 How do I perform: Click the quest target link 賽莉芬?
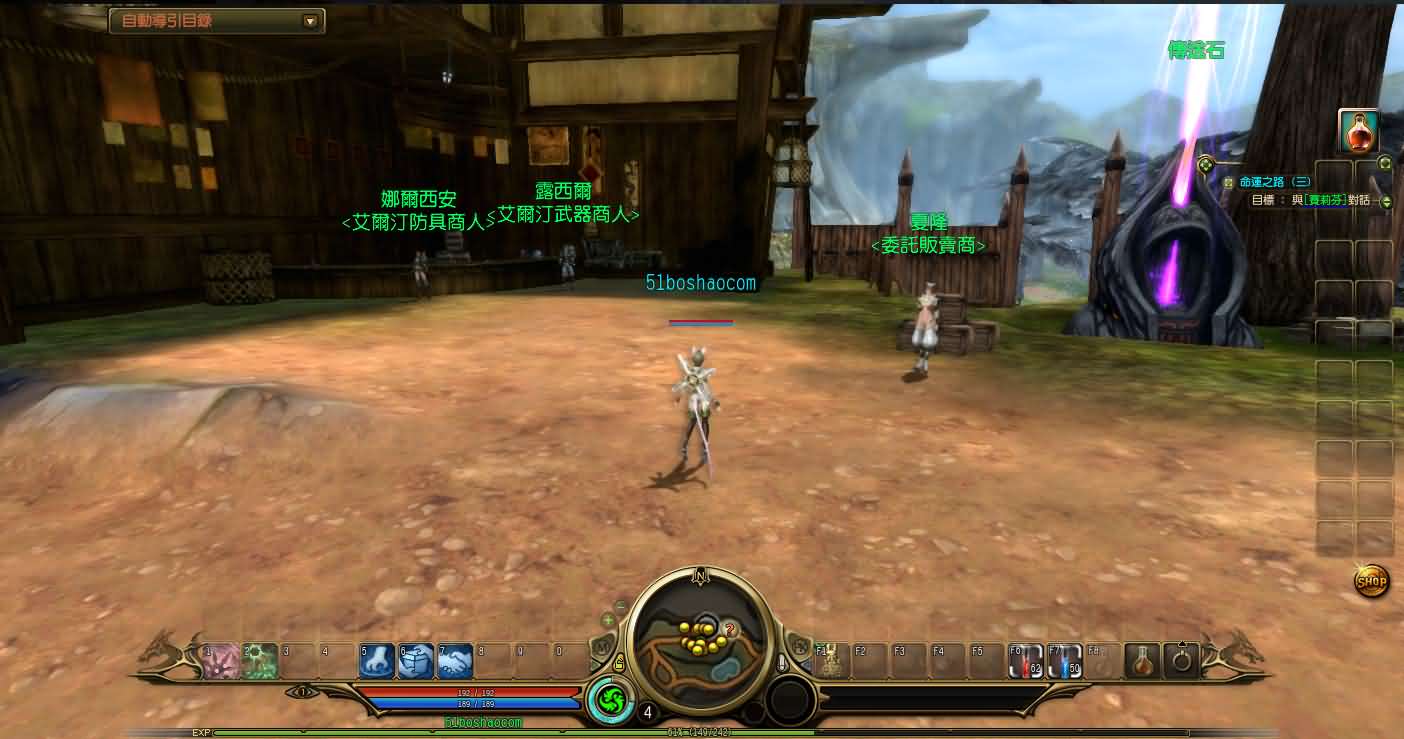click(1324, 200)
